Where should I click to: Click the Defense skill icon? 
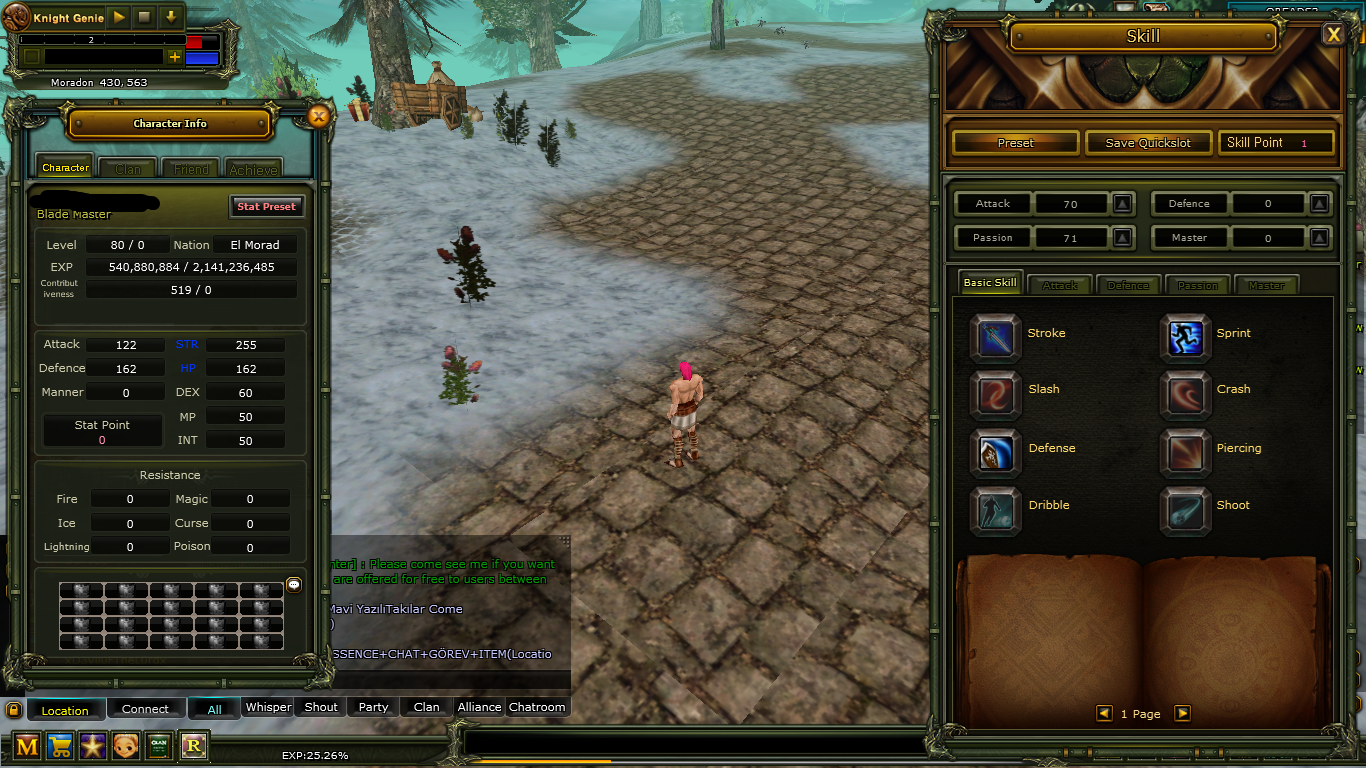[x=995, y=449]
